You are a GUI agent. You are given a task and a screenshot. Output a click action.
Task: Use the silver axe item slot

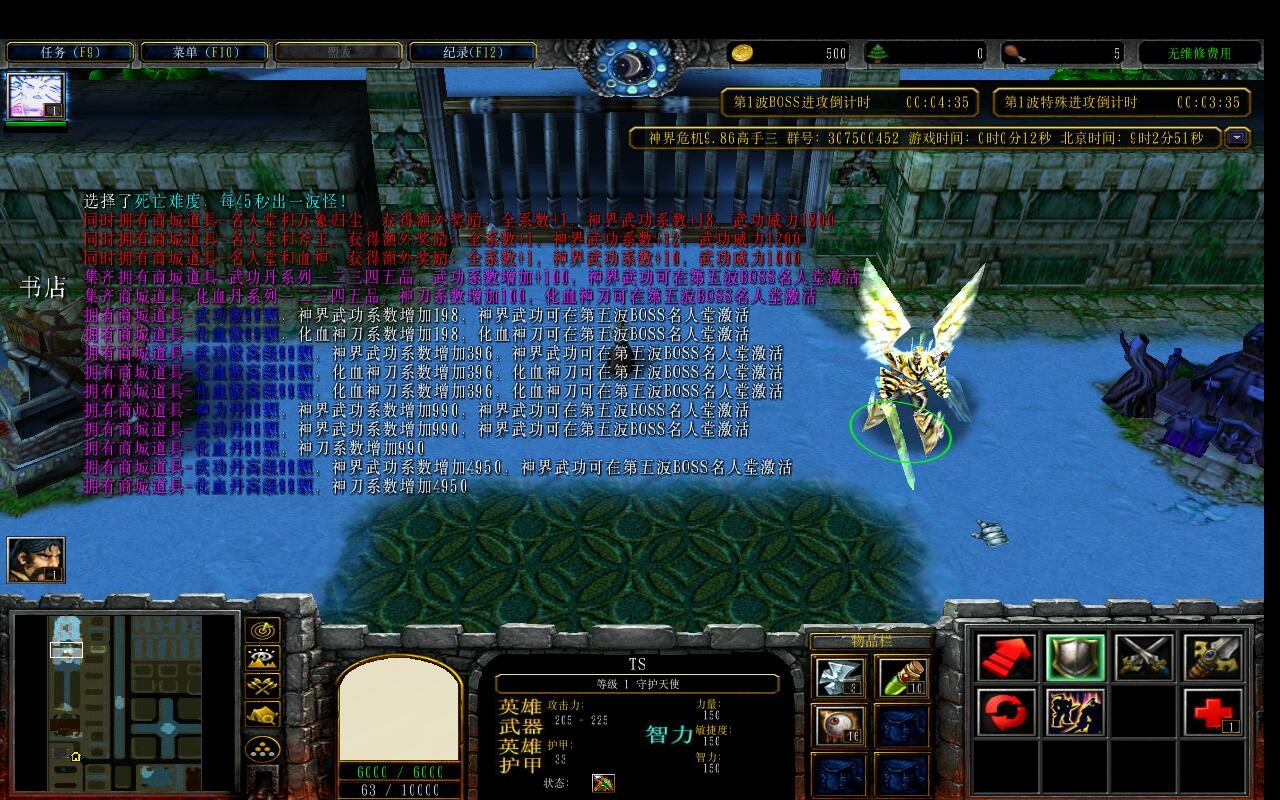(840, 677)
